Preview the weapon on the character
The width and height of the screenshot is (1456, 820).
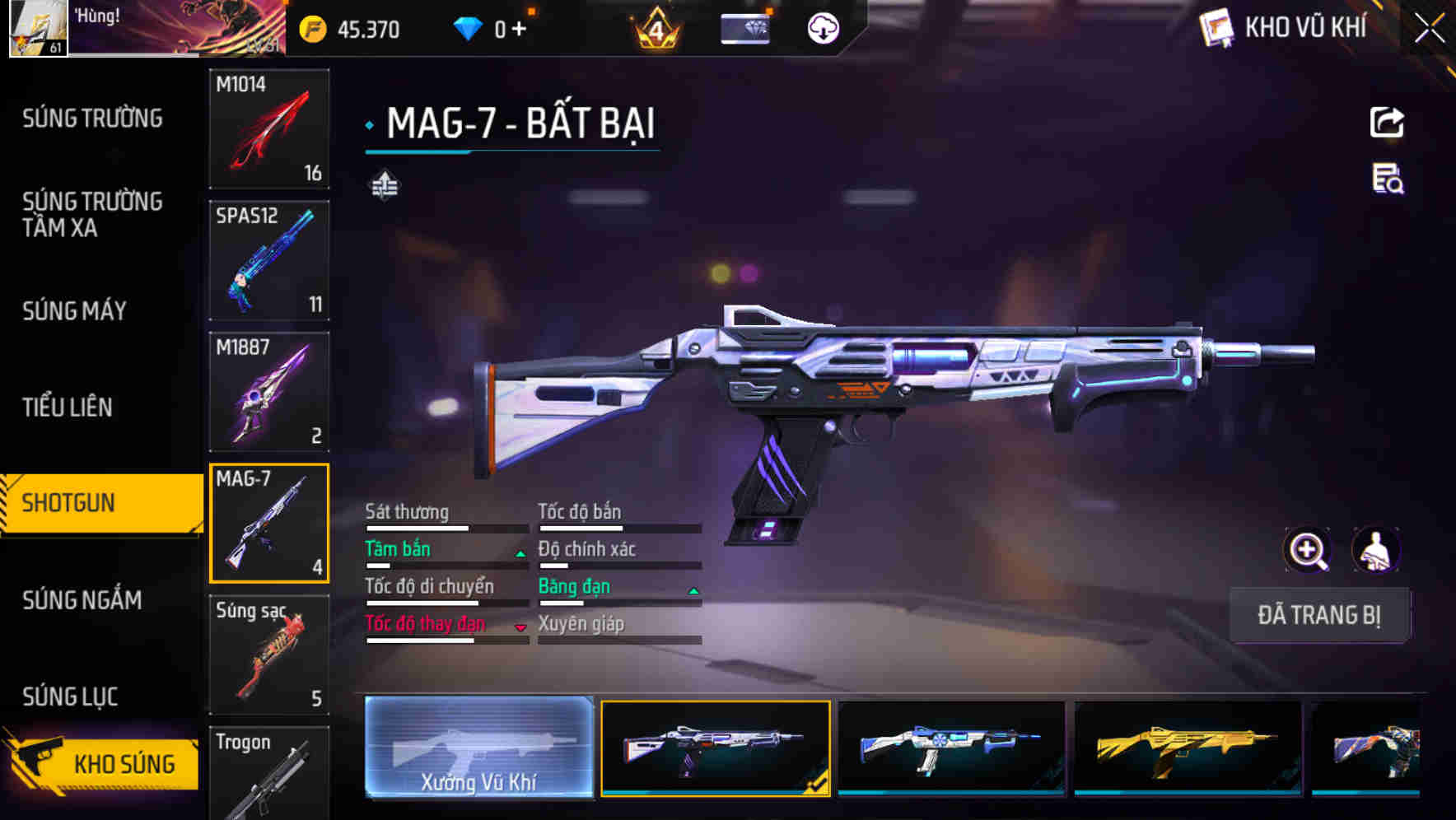coord(1375,550)
